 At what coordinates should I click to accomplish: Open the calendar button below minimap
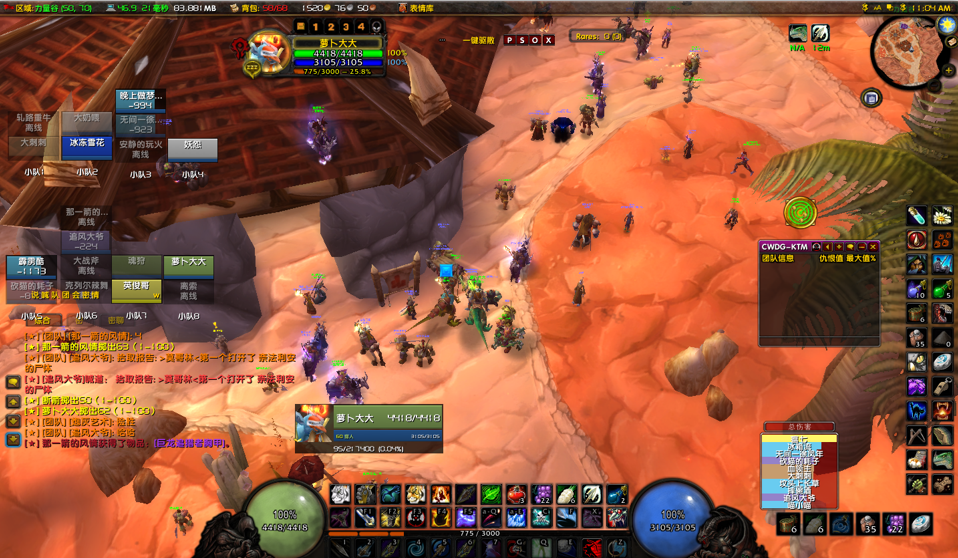[x=871, y=98]
